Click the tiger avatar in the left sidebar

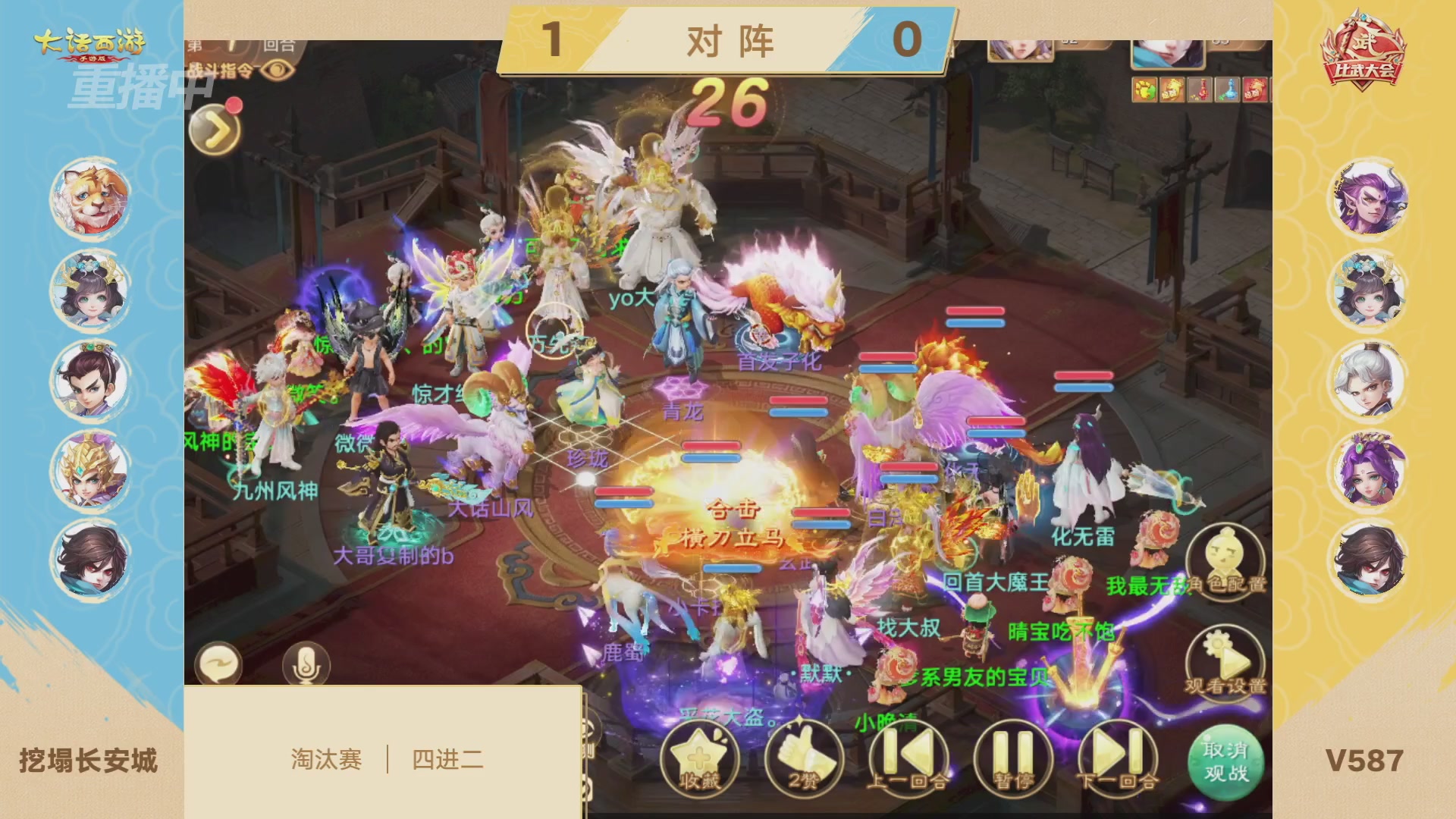click(90, 197)
